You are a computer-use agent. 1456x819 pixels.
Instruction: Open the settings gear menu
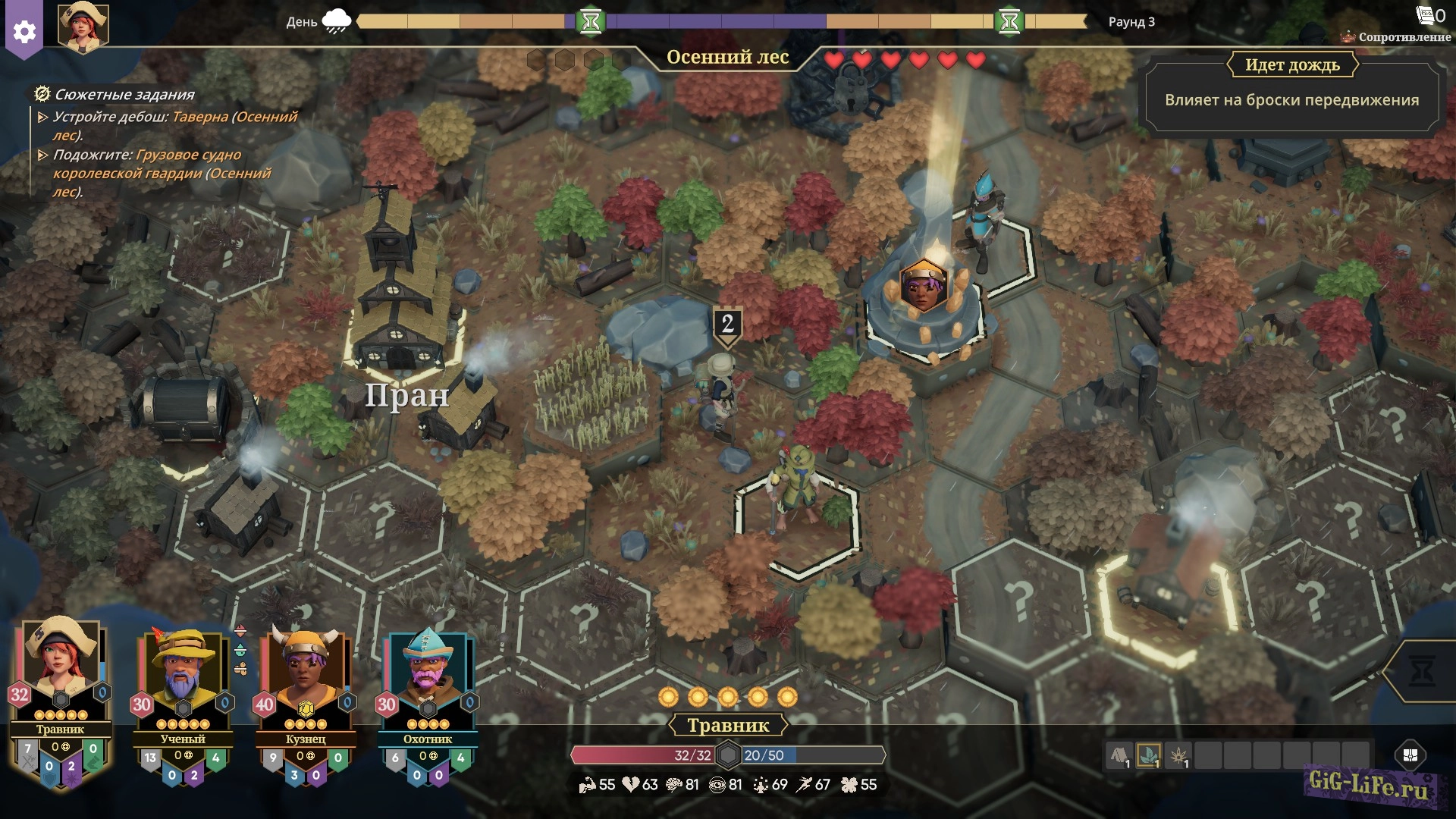24,32
